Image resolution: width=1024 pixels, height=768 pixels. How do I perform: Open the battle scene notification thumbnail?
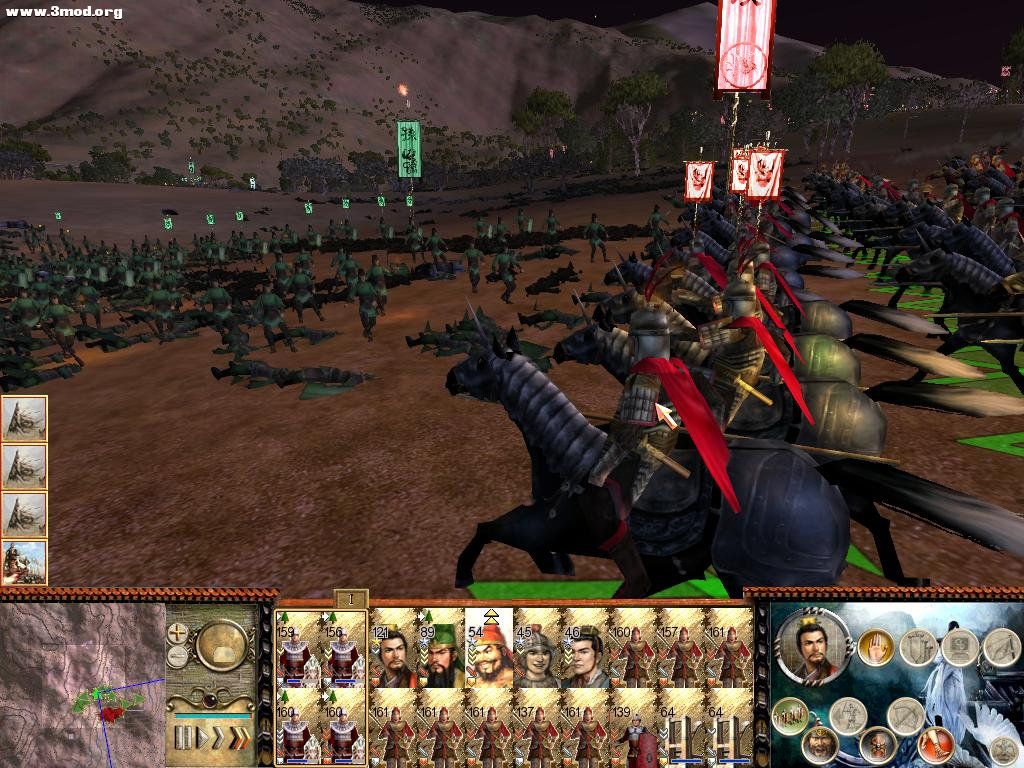(24, 562)
